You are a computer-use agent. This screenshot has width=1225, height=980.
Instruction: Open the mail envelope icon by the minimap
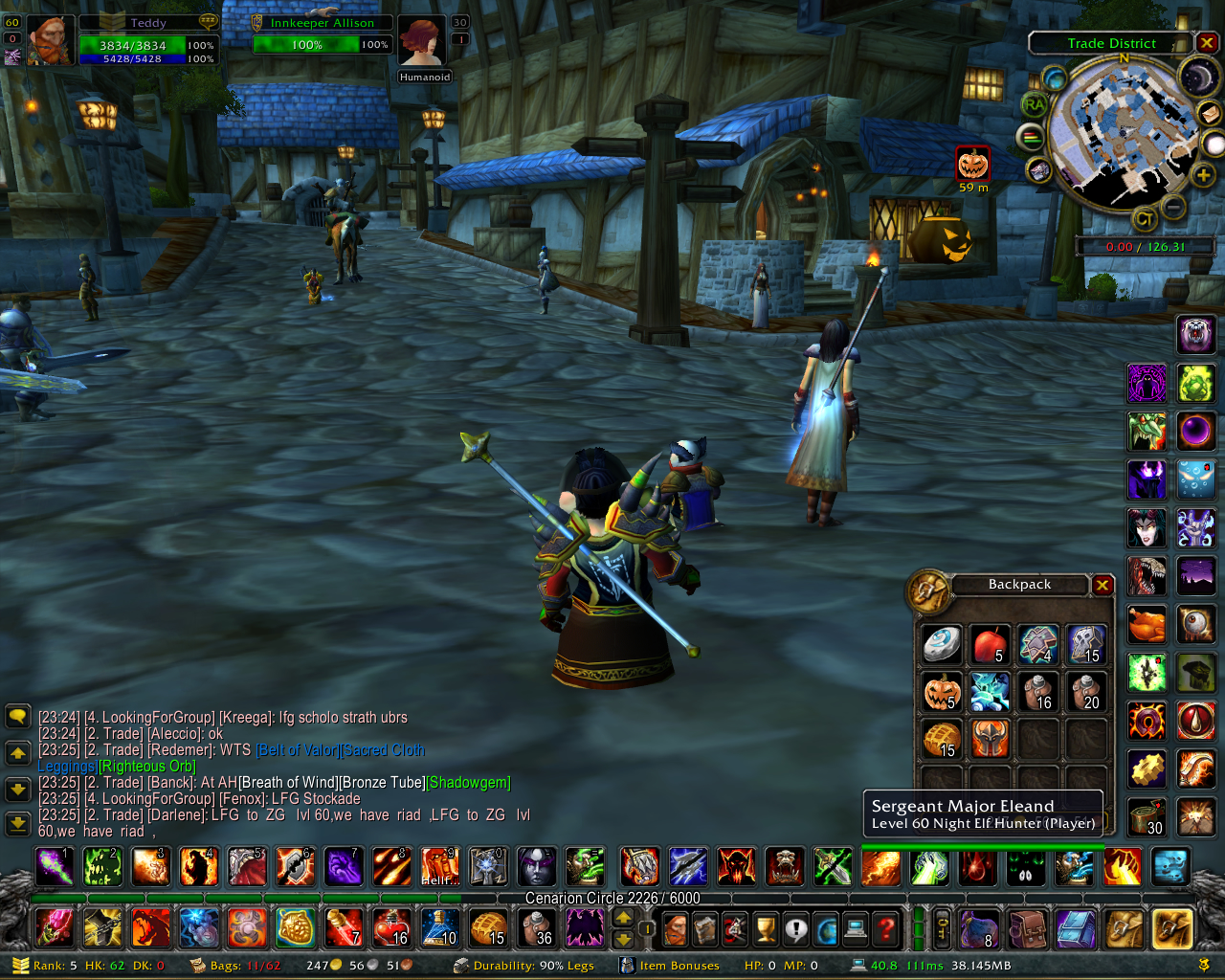[x=1210, y=113]
